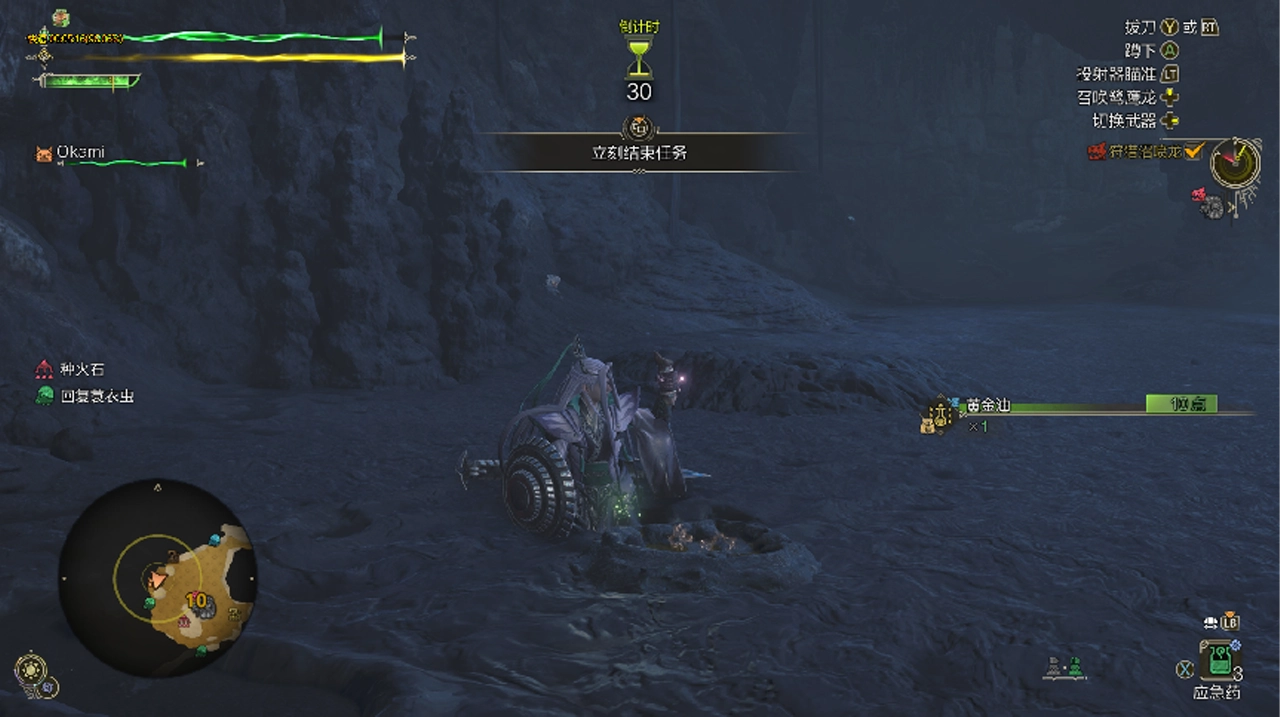Open the circular minimap
The height and width of the screenshot is (717, 1280).
point(157,577)
